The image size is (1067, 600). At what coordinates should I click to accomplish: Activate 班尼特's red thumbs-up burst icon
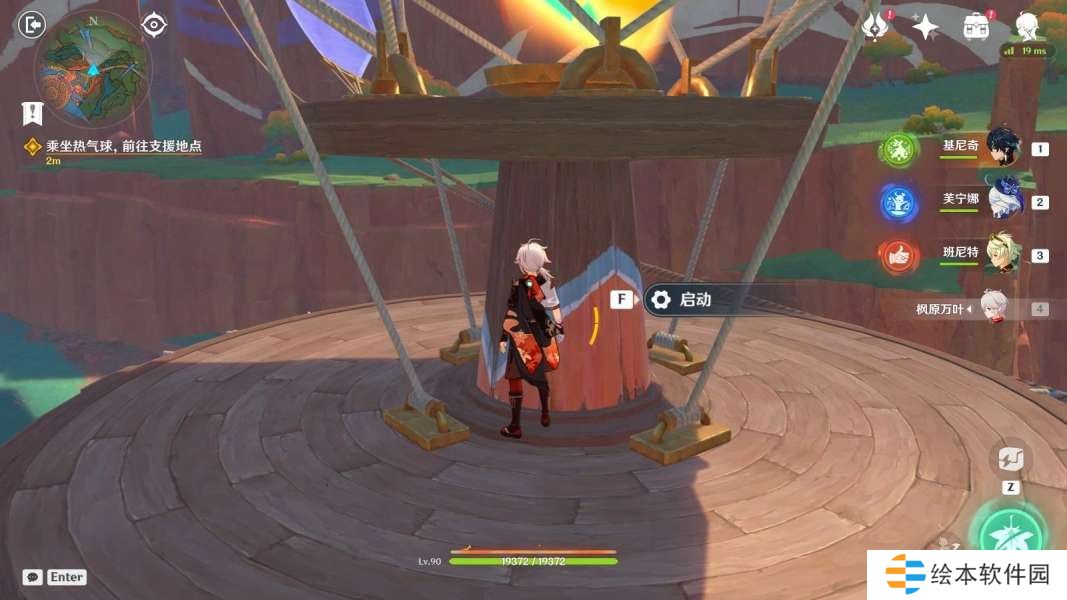pos(898,256)
